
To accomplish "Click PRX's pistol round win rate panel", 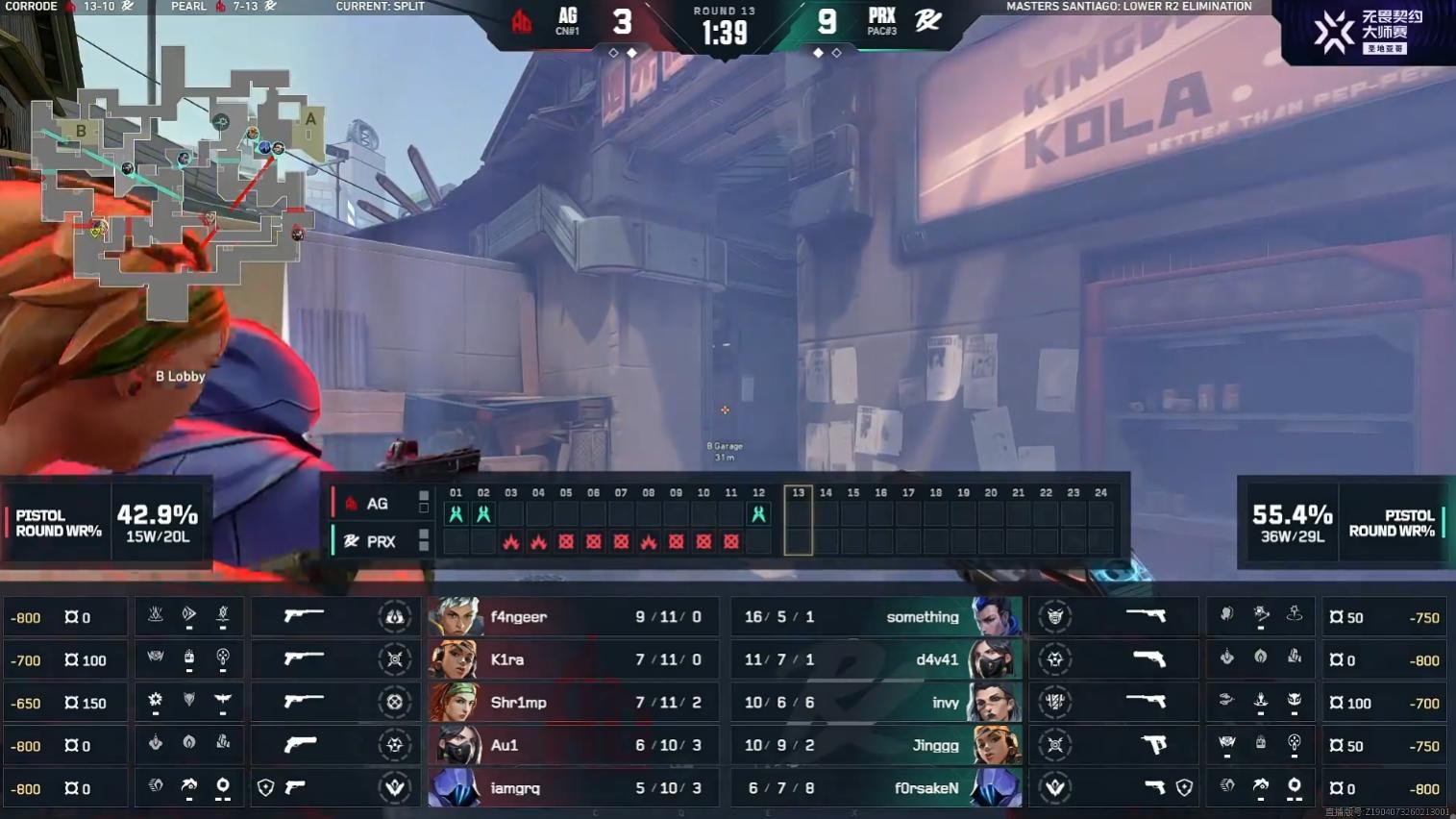I will 1345,523.
